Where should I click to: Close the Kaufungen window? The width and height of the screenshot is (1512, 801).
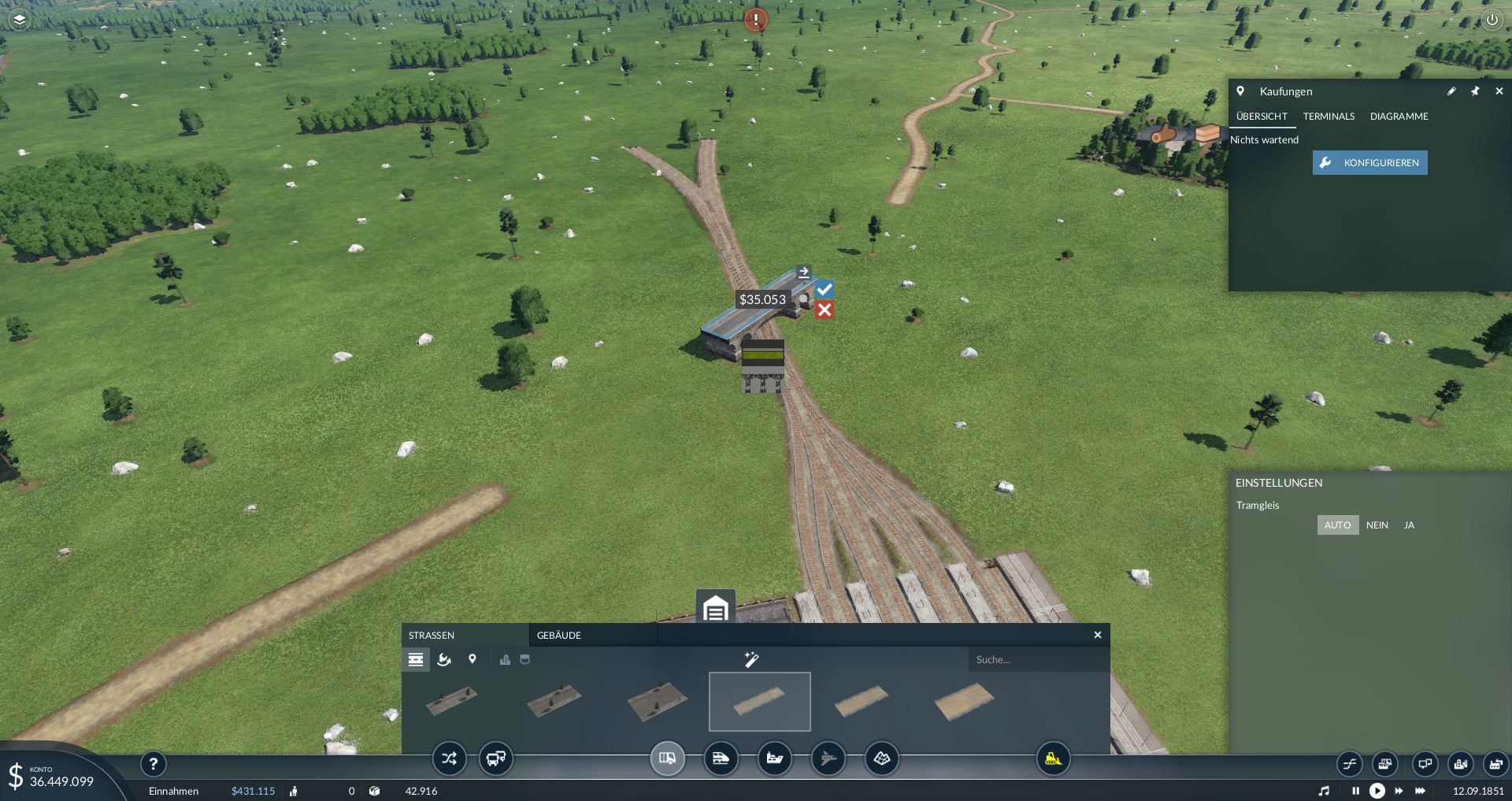coord(1499,91)
